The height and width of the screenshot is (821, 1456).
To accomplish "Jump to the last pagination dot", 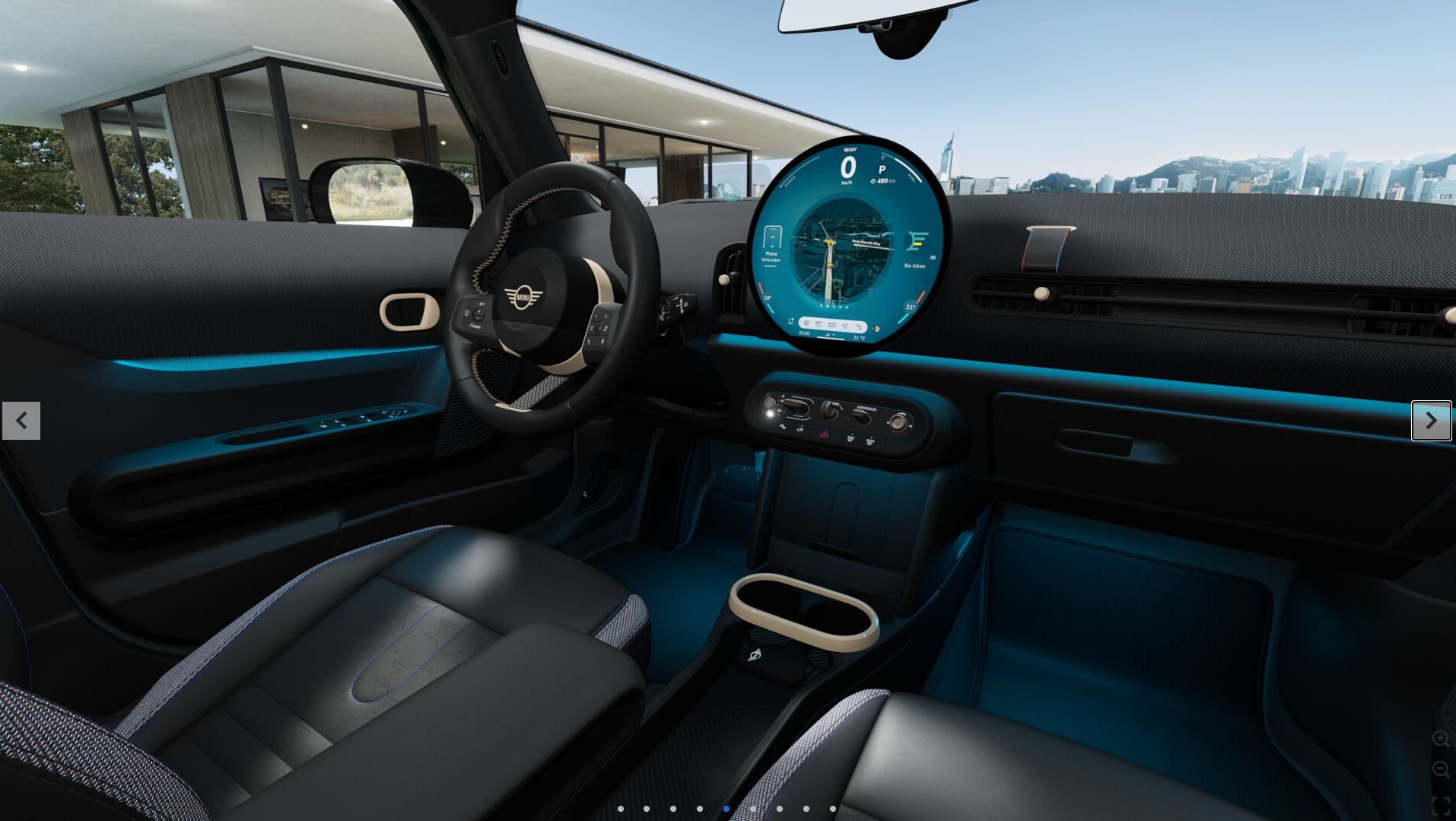I will click(833, 809).
